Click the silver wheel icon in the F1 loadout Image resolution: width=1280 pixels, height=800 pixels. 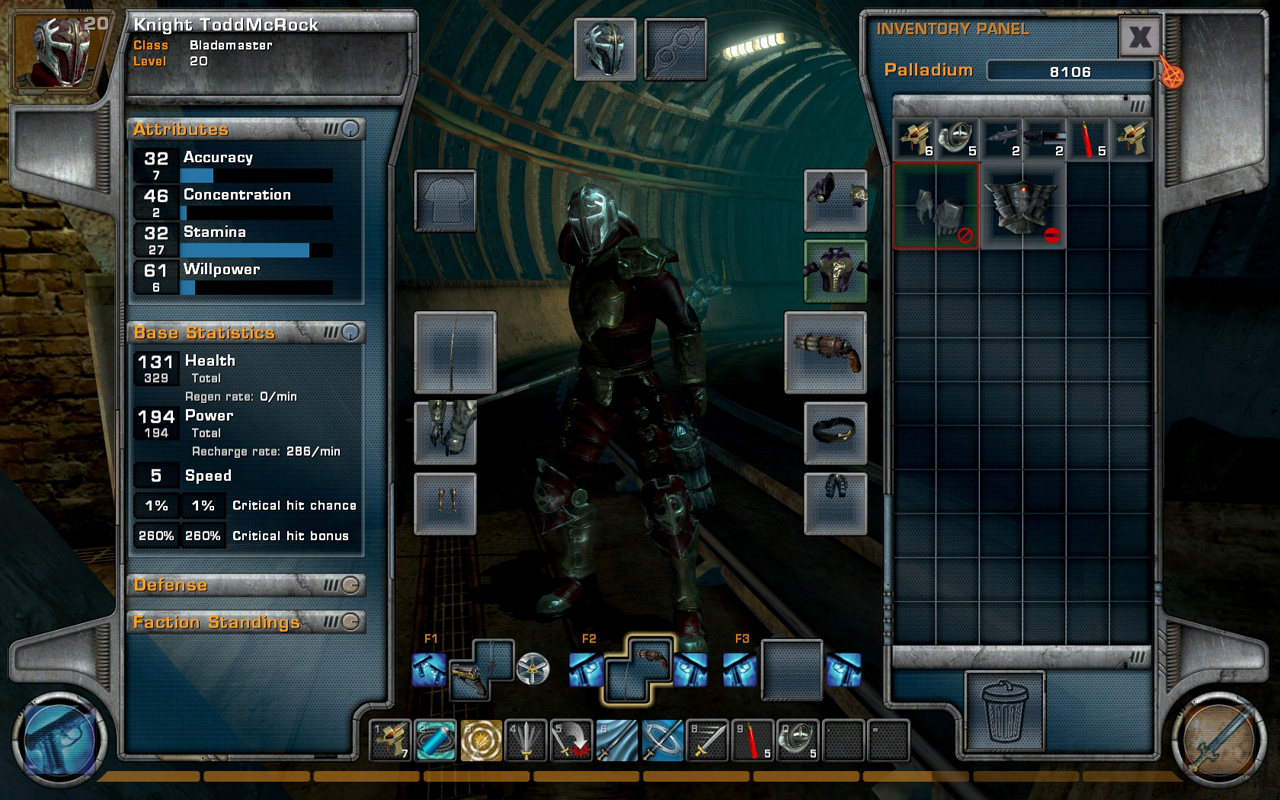tap(534, 668)
